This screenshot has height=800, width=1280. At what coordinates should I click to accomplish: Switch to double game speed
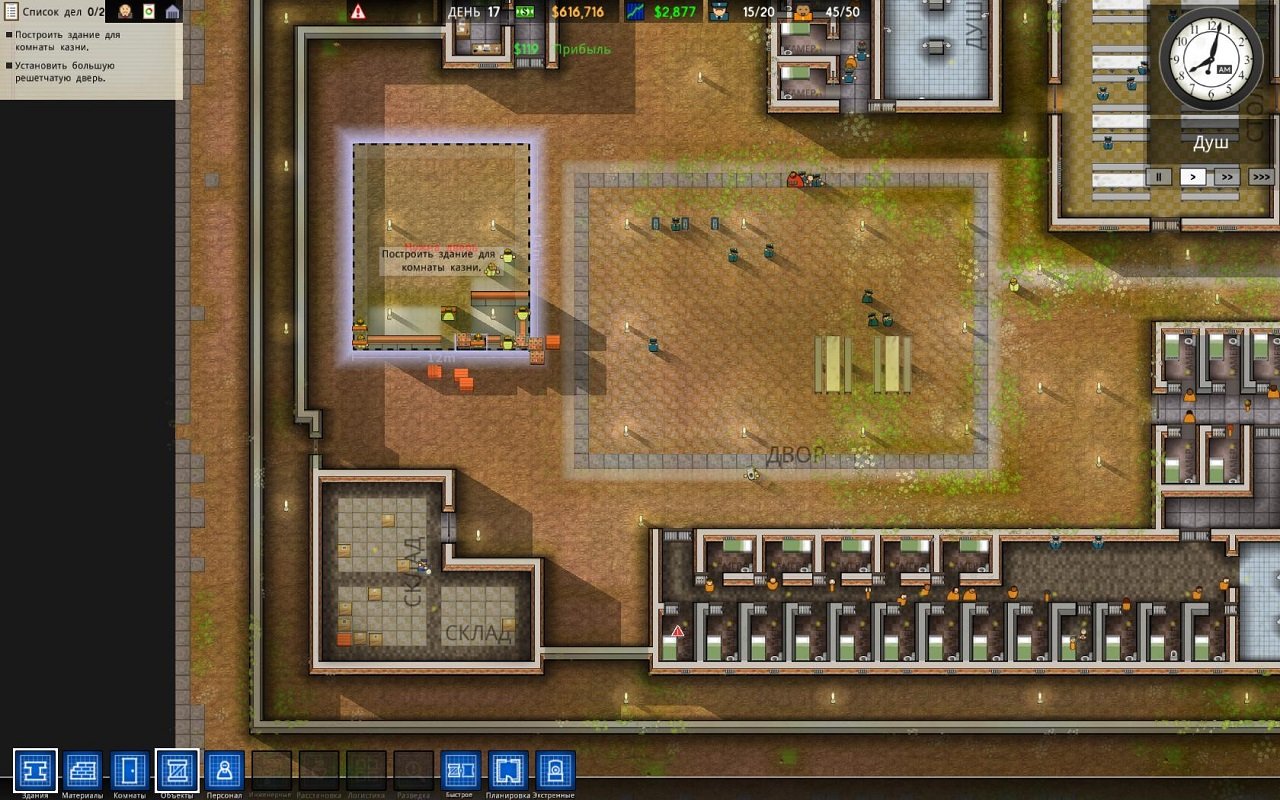coord(1228,176)
